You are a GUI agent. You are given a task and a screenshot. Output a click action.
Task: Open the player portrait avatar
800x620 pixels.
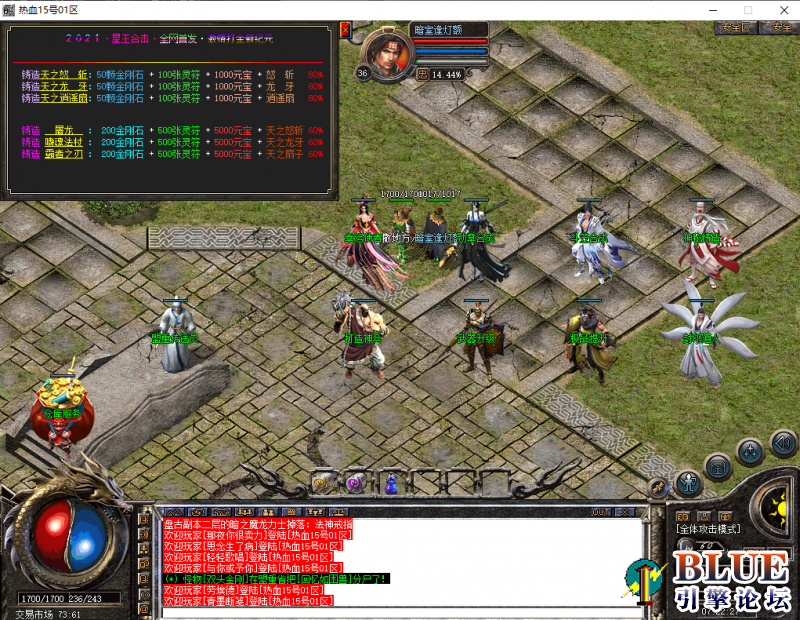click(x=384, y=50)
